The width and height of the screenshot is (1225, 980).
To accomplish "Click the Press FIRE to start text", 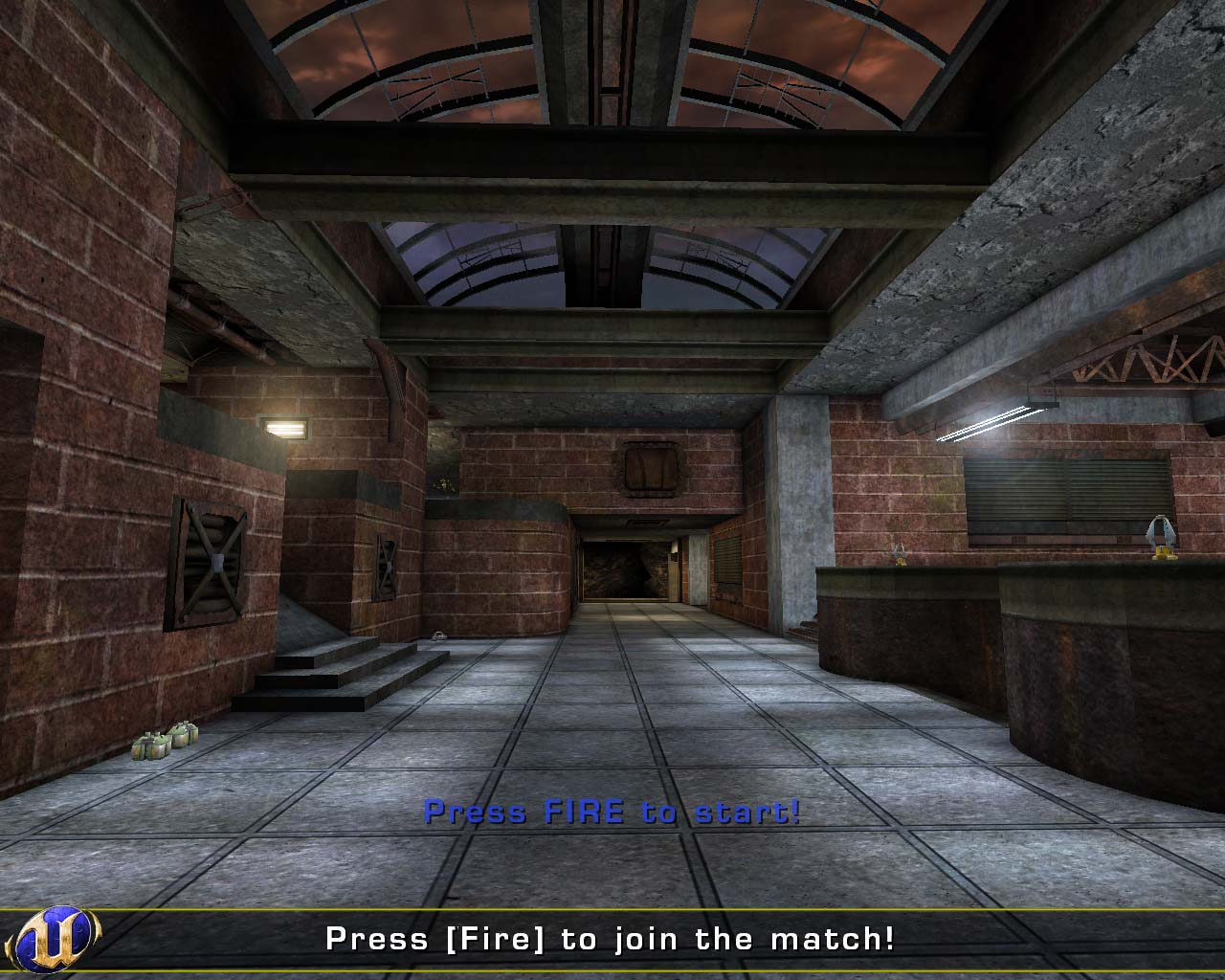I will click(612, 812).
